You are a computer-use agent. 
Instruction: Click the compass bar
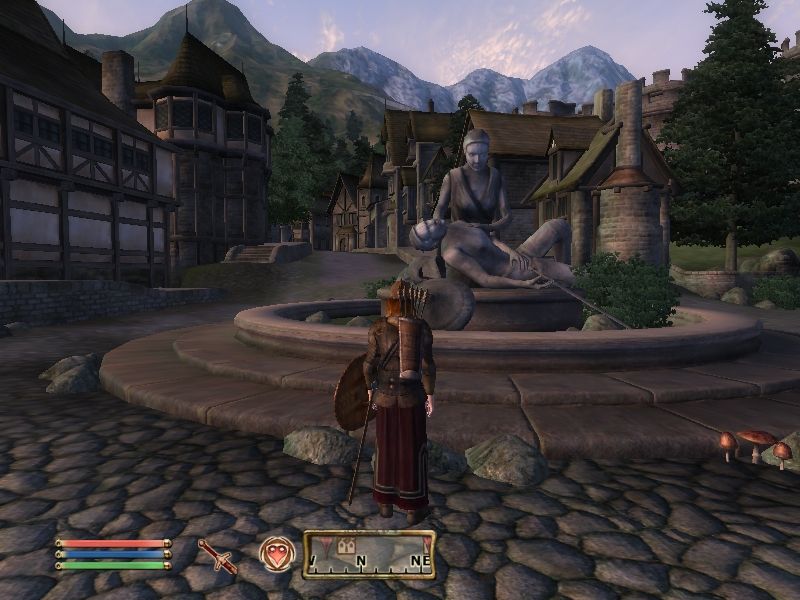pyautogui.click(x=369, y=555)
